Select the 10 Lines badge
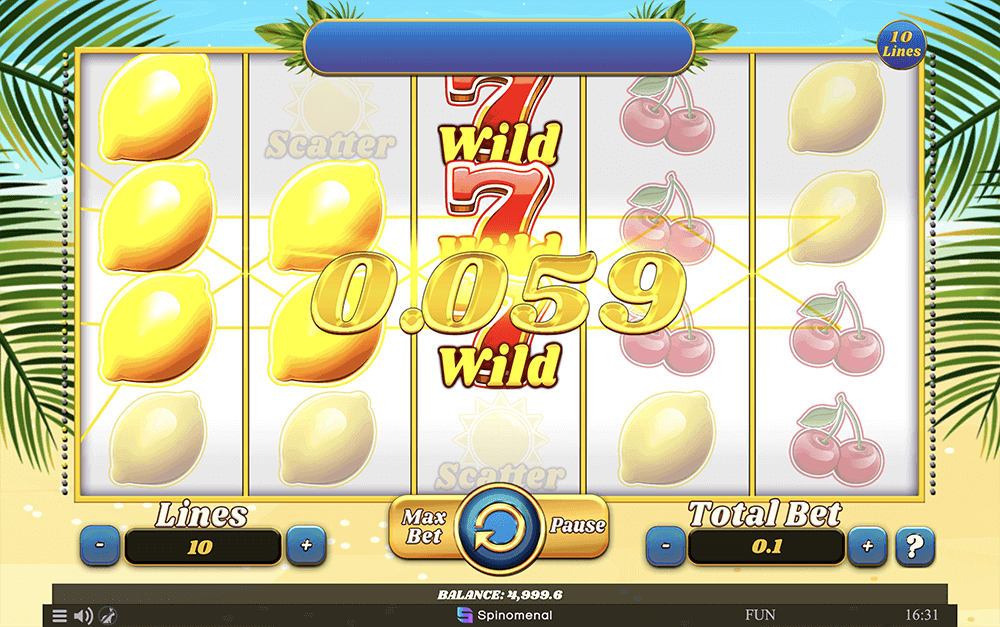Viewport: 1000px width, 627px height. (901, 43)
